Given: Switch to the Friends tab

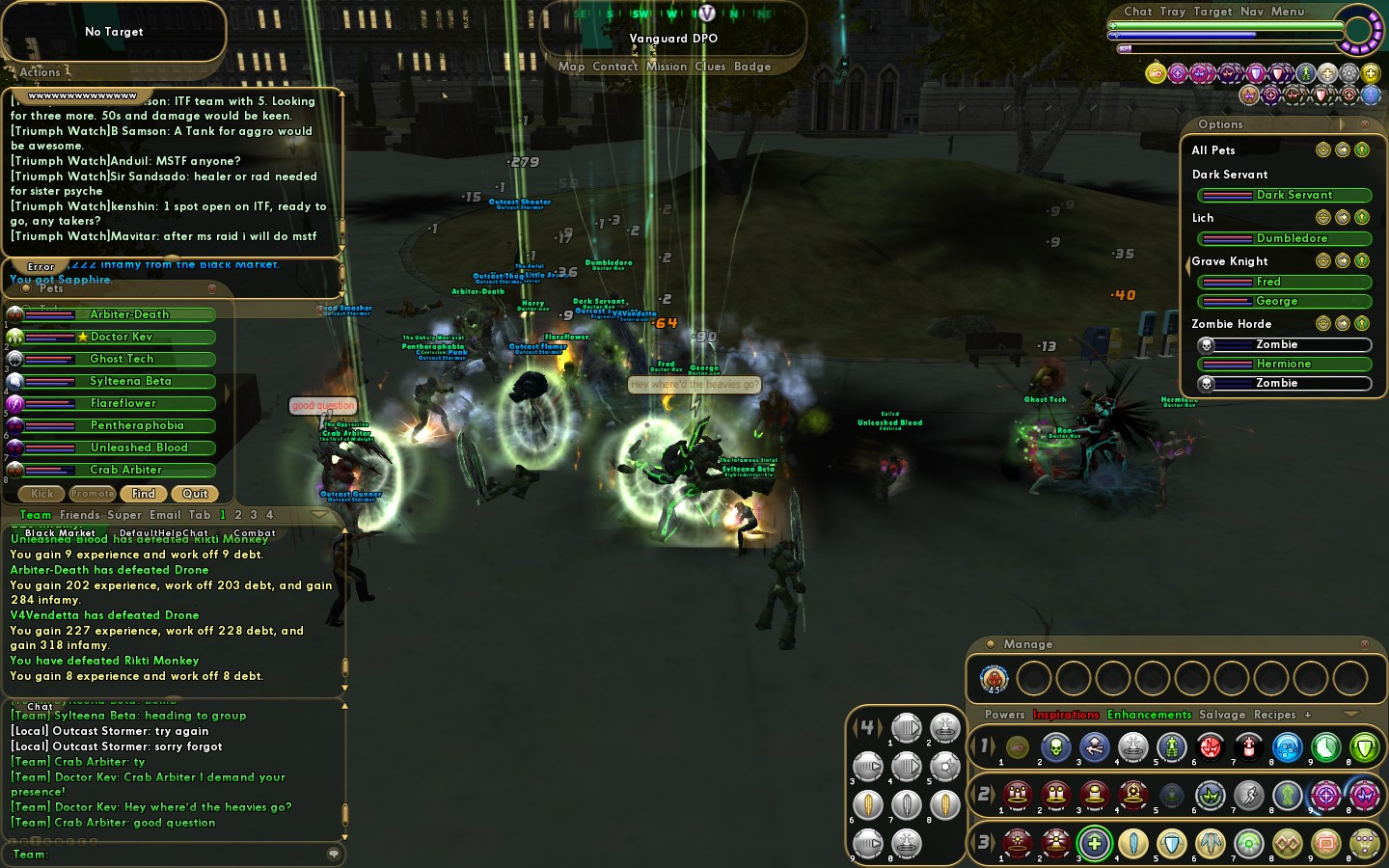Looking at the screenshot, I should tap(79, 515).
